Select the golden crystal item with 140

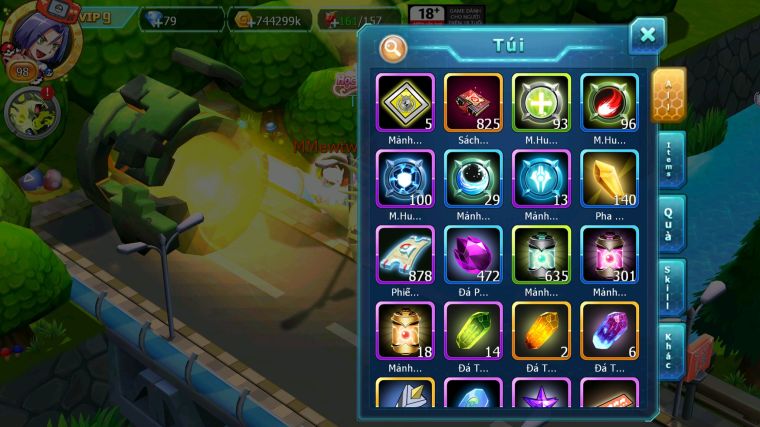pyautogui.click(x=609, y=179)
